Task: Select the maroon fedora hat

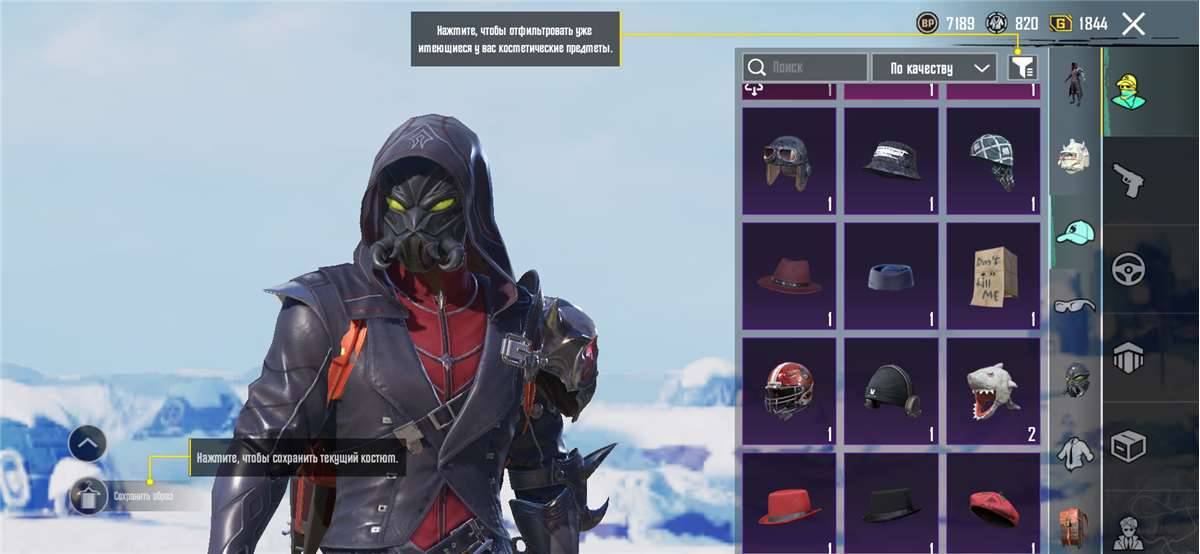Action: [789, 275]
